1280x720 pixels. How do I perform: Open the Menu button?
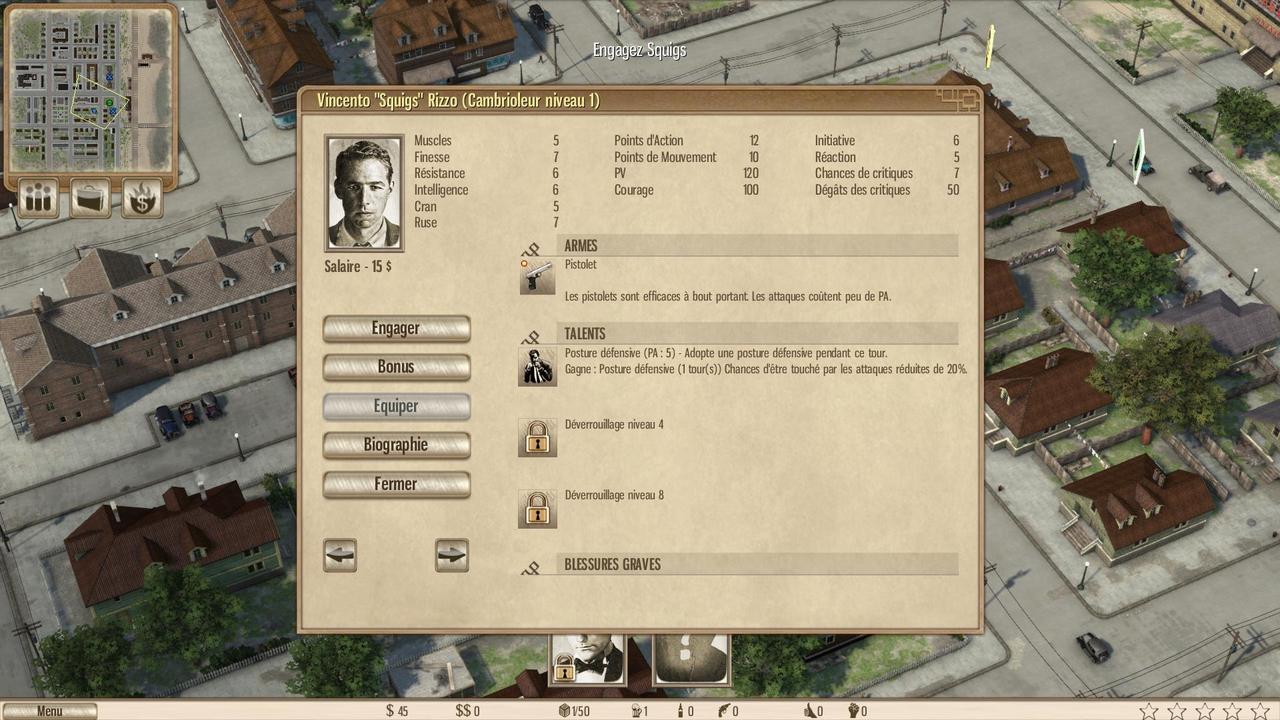click(x=50, y=711)
